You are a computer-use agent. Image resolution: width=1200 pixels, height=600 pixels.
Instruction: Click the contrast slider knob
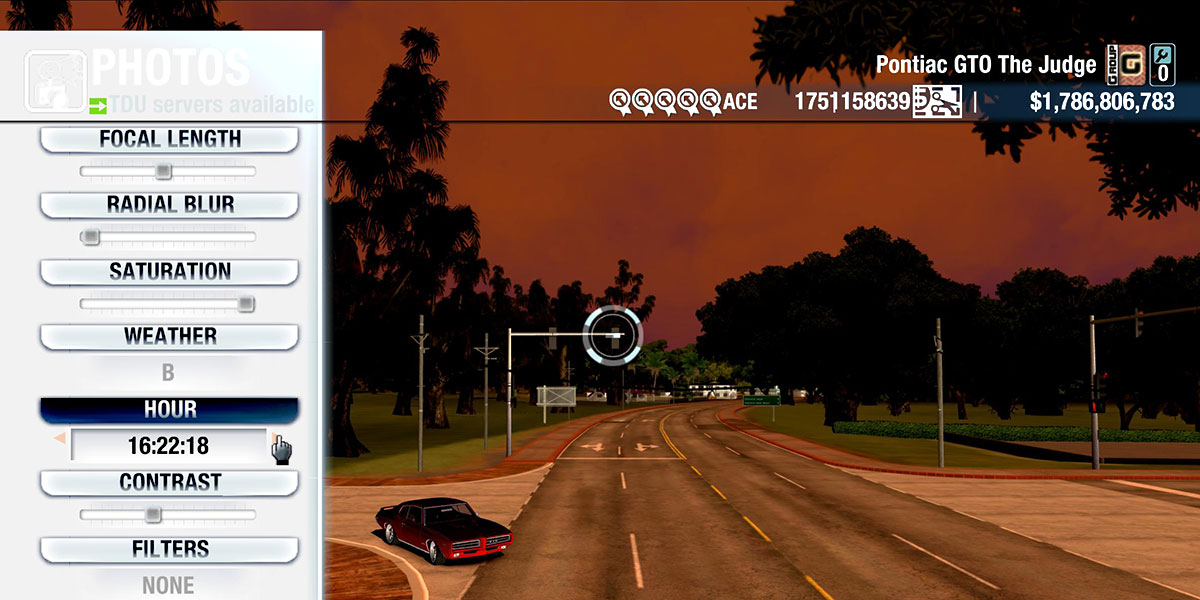tap(152, 515)
